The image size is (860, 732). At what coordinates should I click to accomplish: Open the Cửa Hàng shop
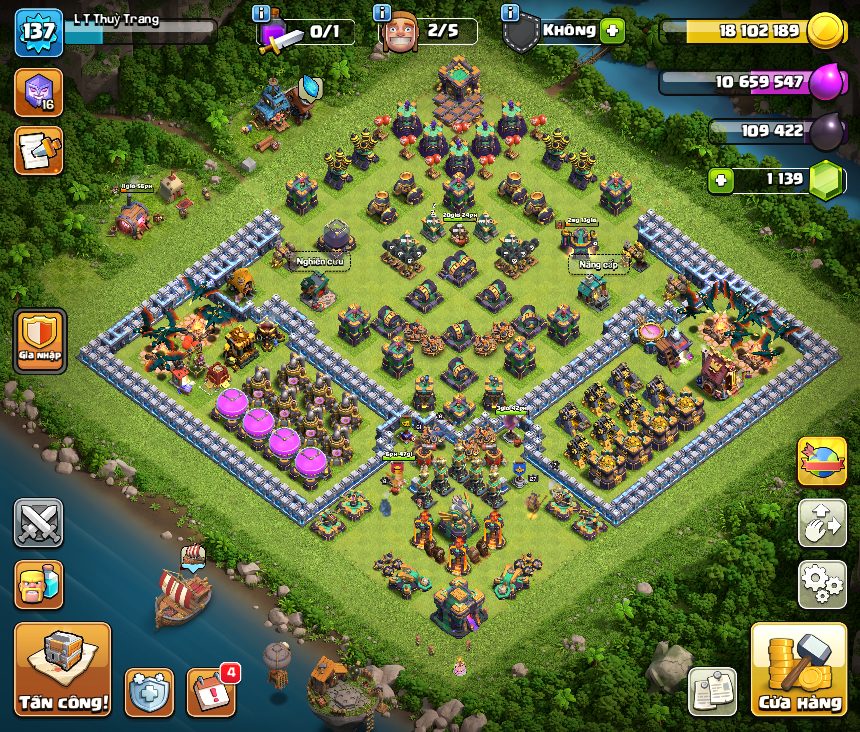point(798,669)
